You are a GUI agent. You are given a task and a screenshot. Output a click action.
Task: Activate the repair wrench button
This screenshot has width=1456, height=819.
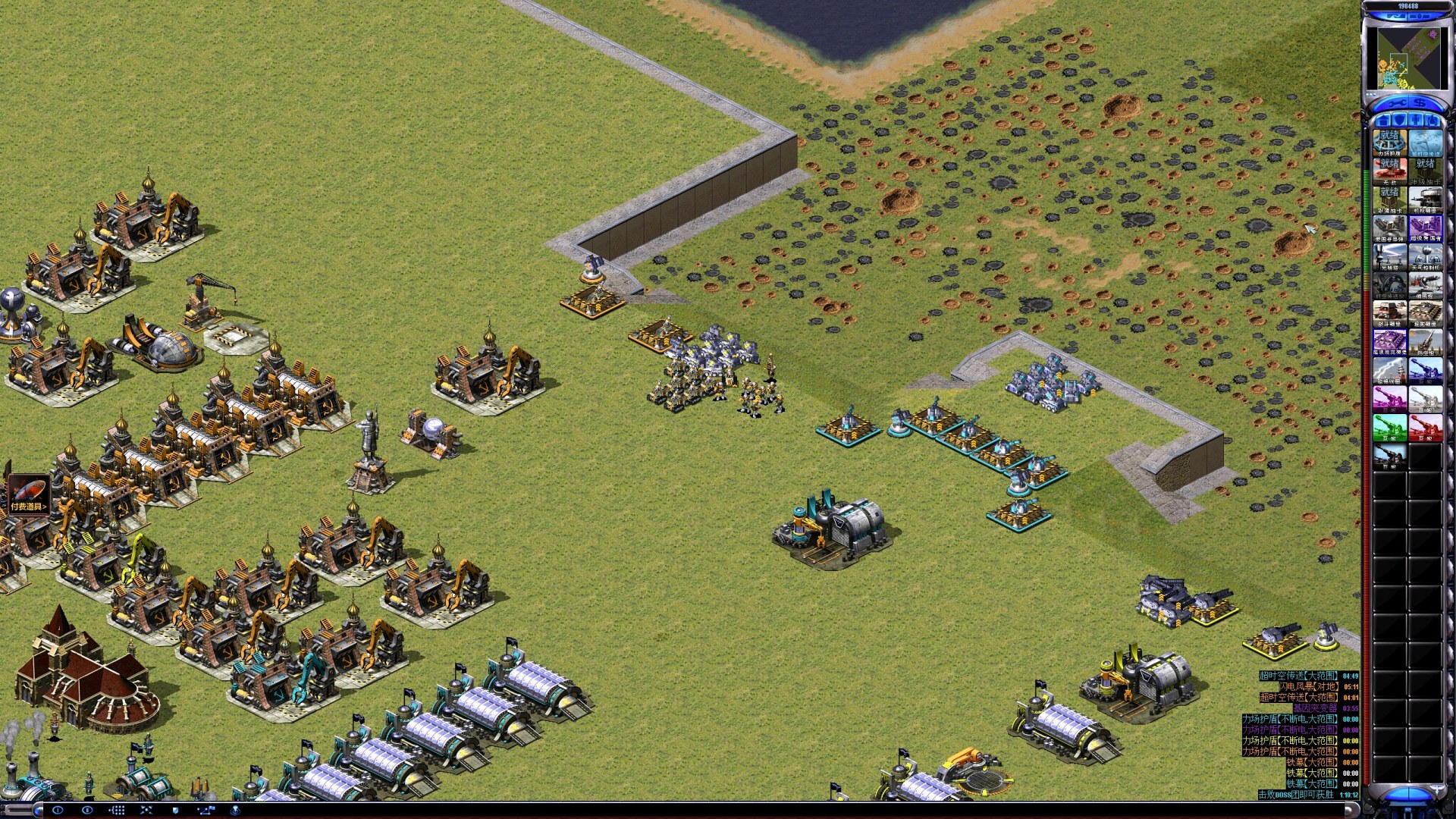(x=1398, y=103)
